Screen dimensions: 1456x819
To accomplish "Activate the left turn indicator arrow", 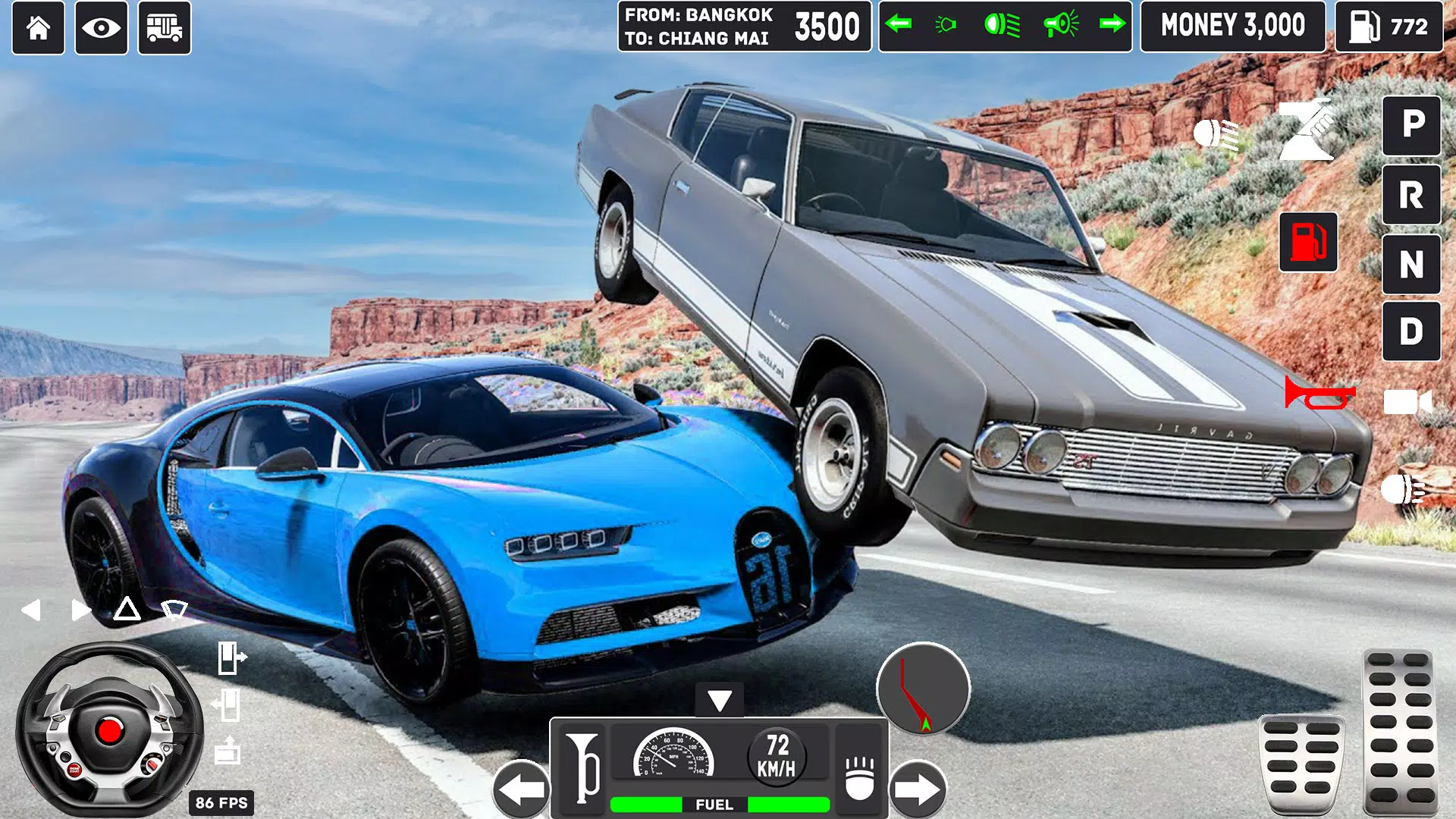I will (899, 25).
